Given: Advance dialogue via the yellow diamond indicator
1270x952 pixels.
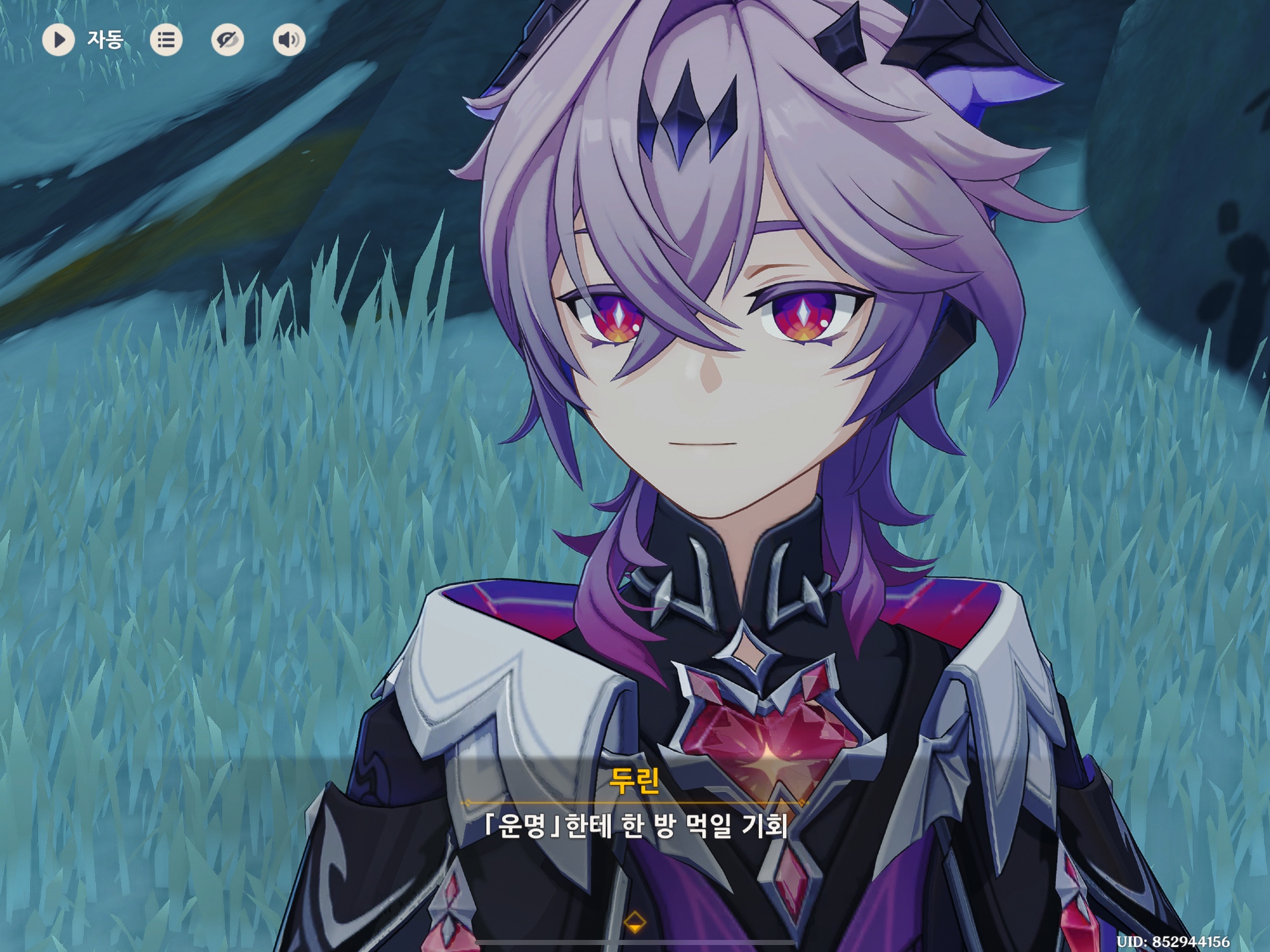Looking at the screenshot, I should tap(634, 921).
